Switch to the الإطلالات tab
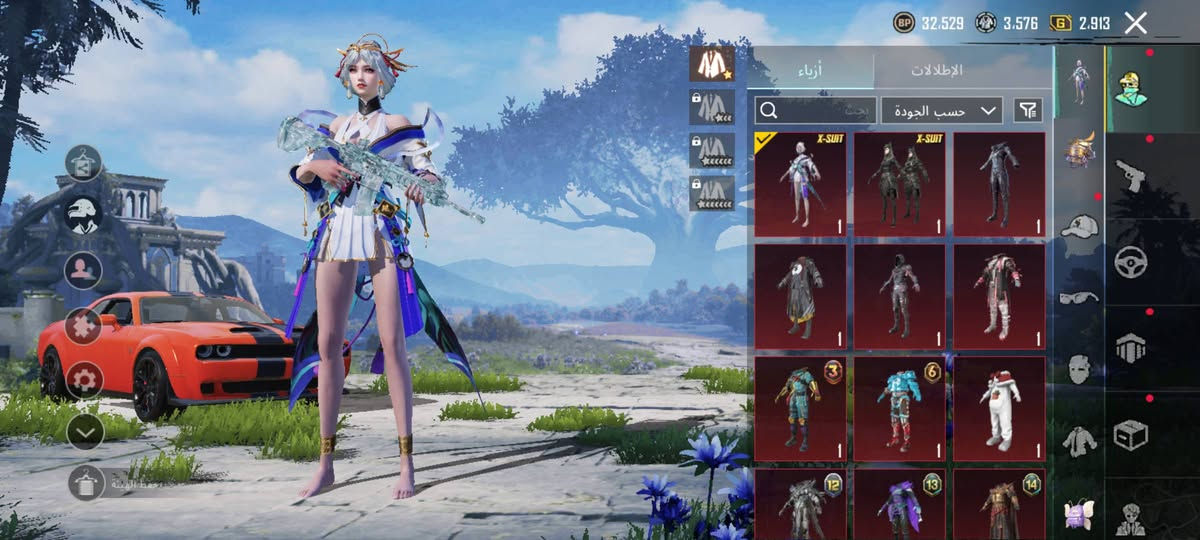Viewport: 1200px width, 540px height. pyautogui.click(x=936, y=71)
